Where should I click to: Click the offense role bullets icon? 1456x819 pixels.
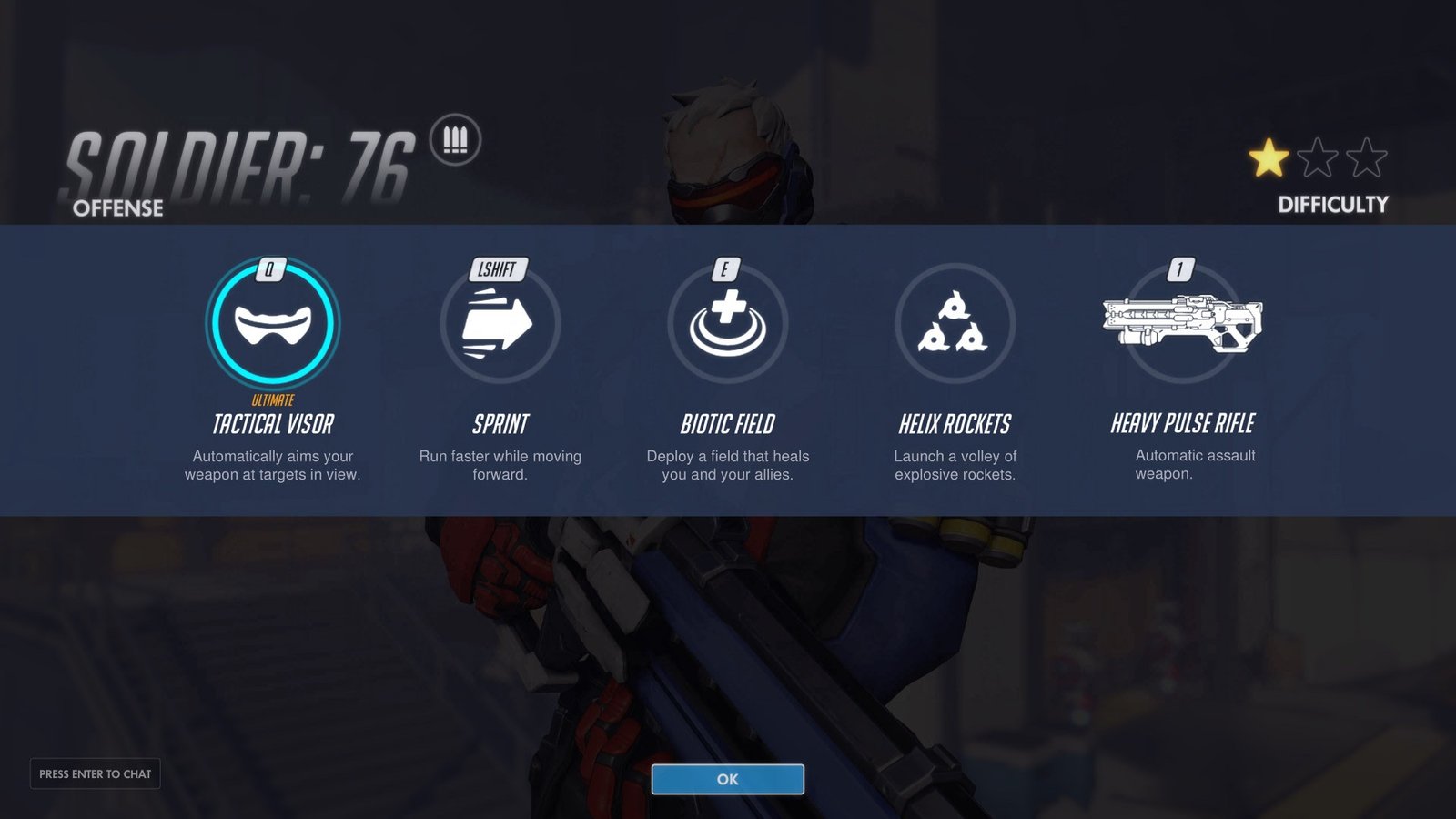pos(455,140)
